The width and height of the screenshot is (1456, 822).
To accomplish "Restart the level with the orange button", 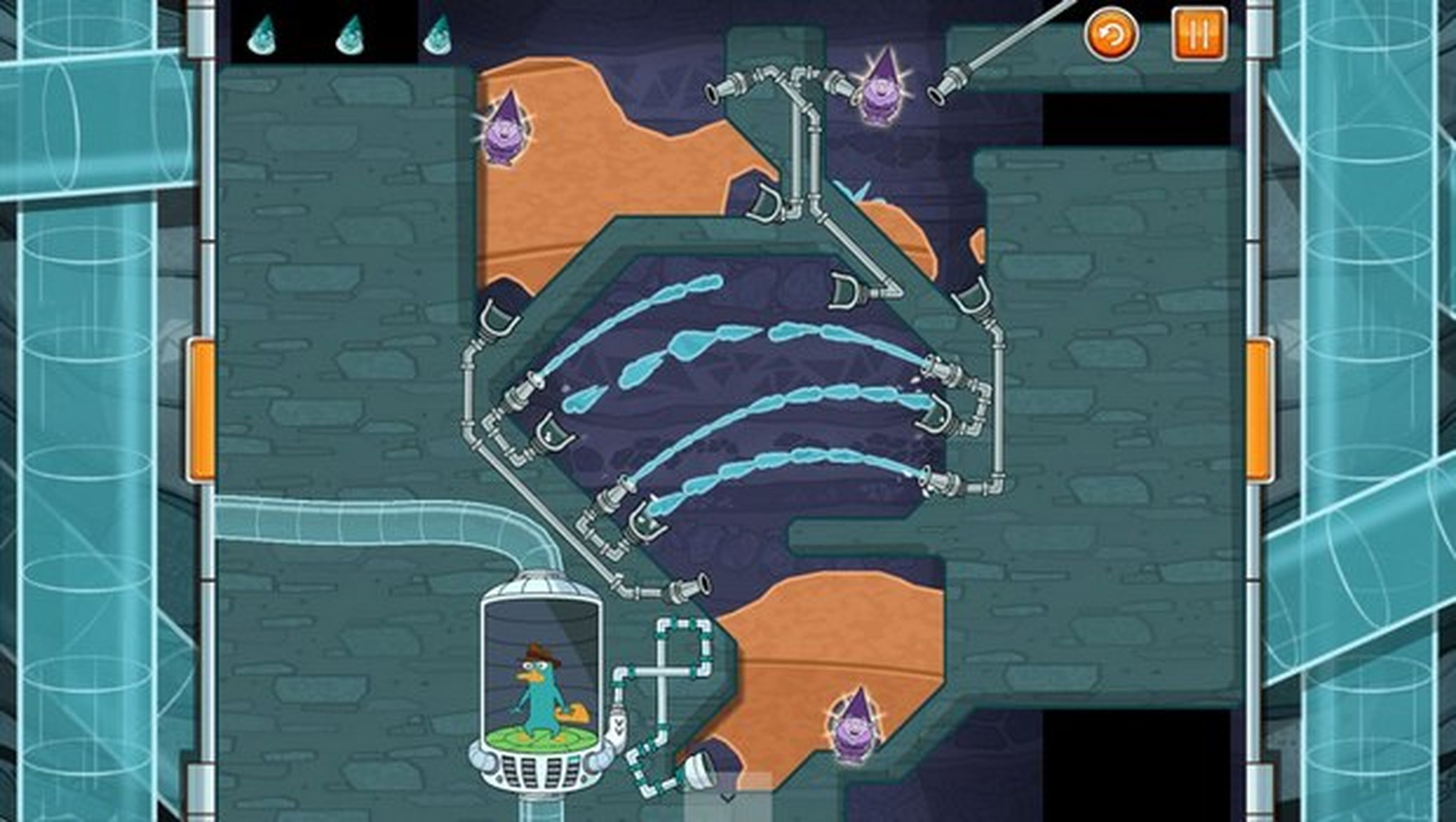I will pyautogui.click(x=1110, y=34).
